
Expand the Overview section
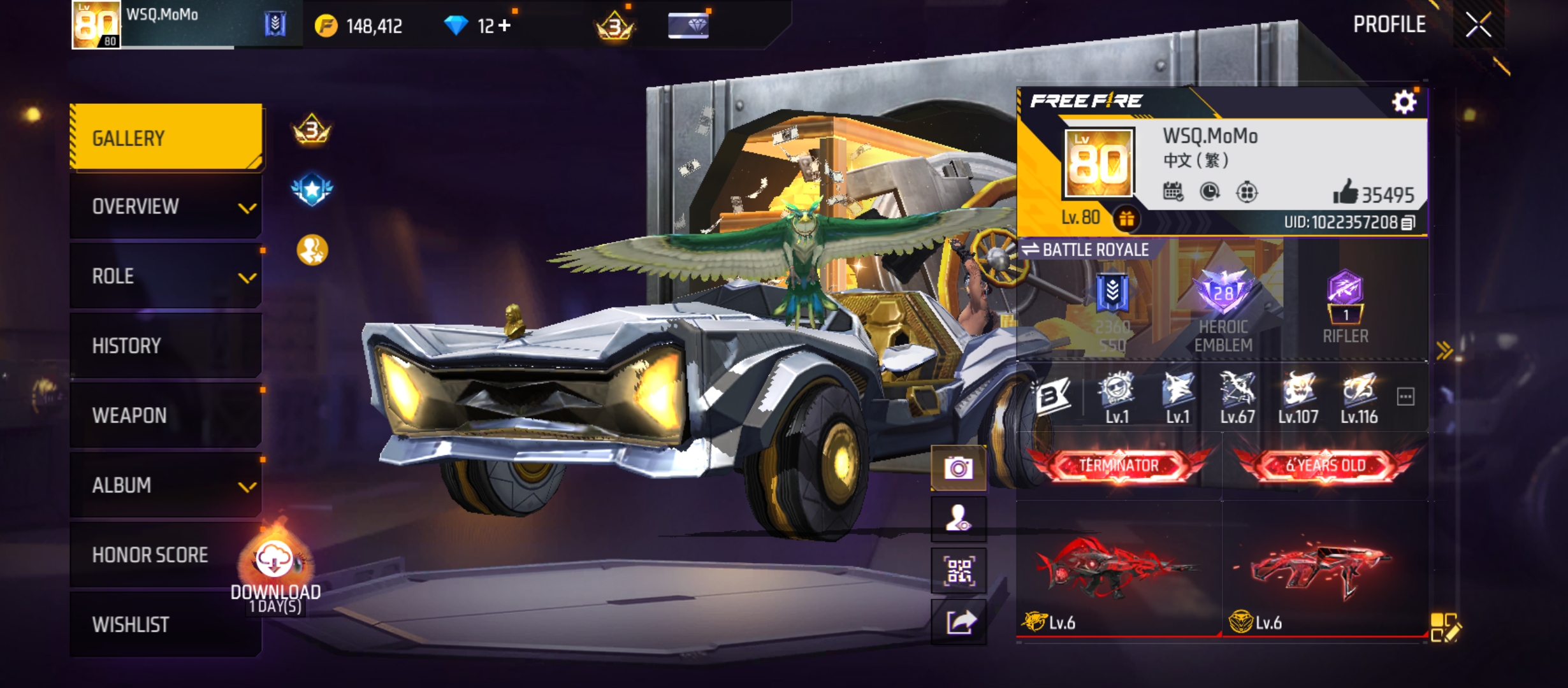tap(166, 206)
